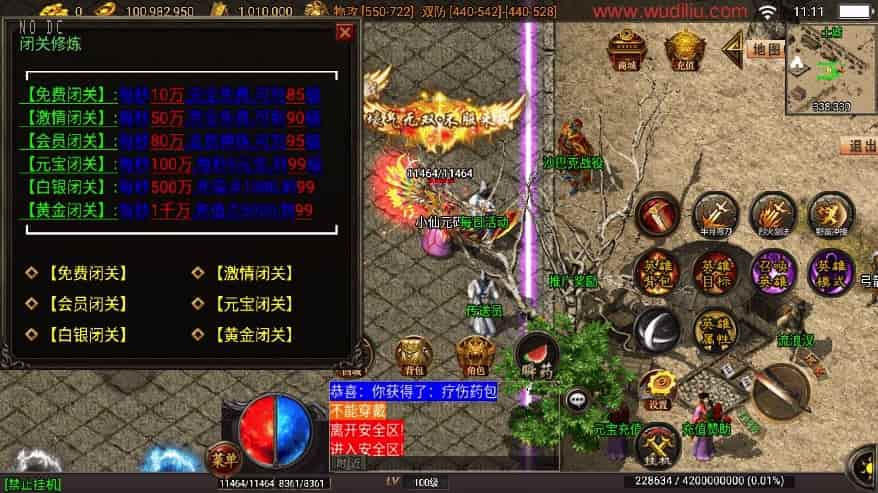Close the 闭关修炼 dialog window

click(x=345, y=32)
